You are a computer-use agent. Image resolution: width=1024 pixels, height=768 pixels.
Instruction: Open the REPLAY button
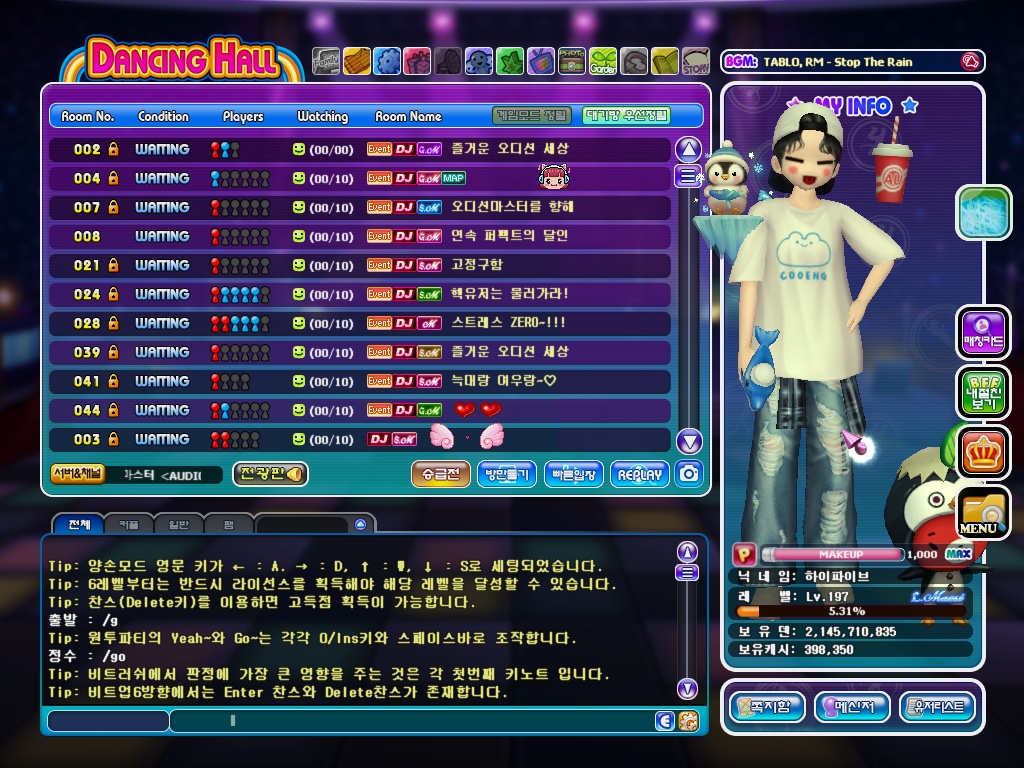coord(640,475)
